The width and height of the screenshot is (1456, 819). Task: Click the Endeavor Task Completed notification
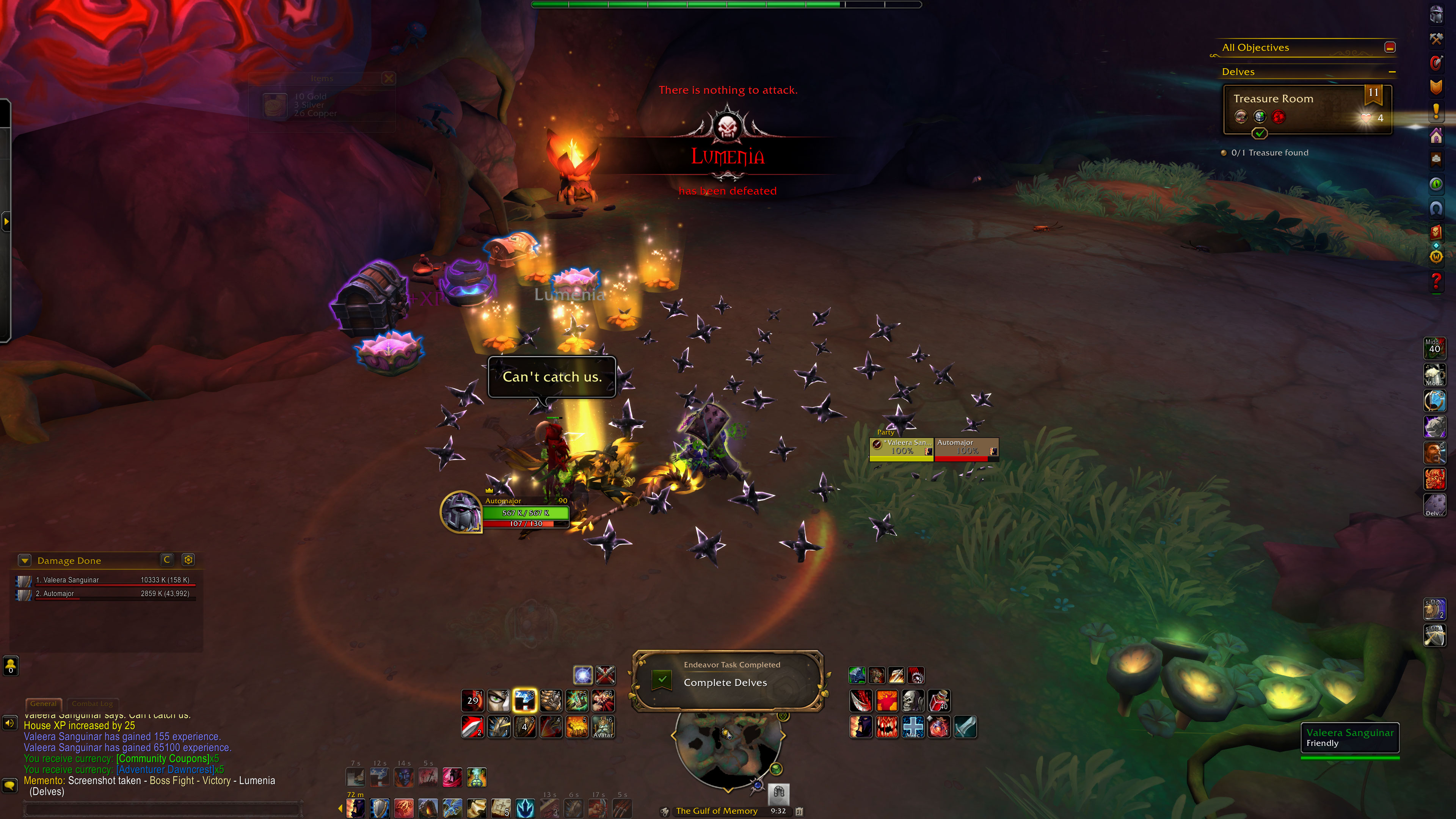tap(728, 680)
